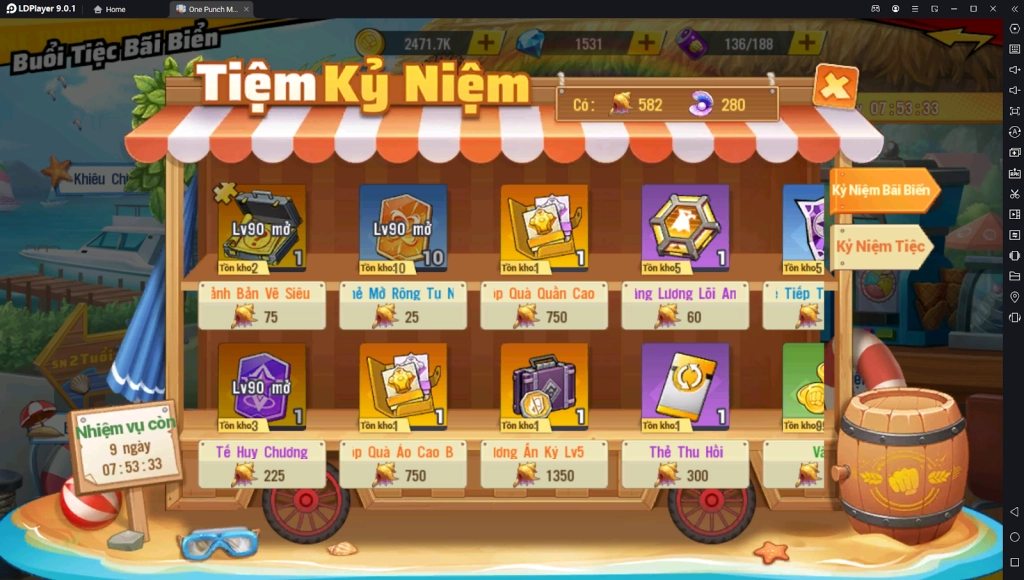Buy the Áo Cao gift box for 750
Image resolution: width=1024 pixels, height=580 pixels.
pos(403,387)
